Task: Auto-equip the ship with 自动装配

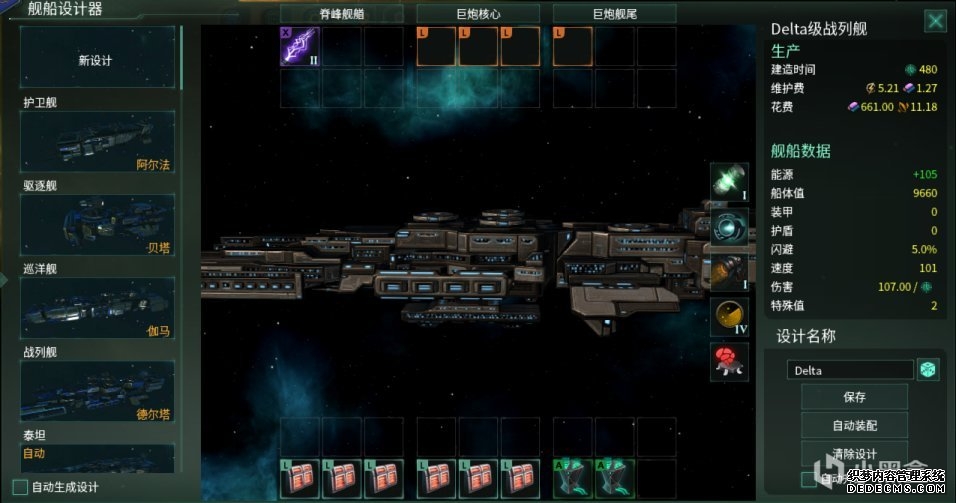Action: click(x=854, y=424)
